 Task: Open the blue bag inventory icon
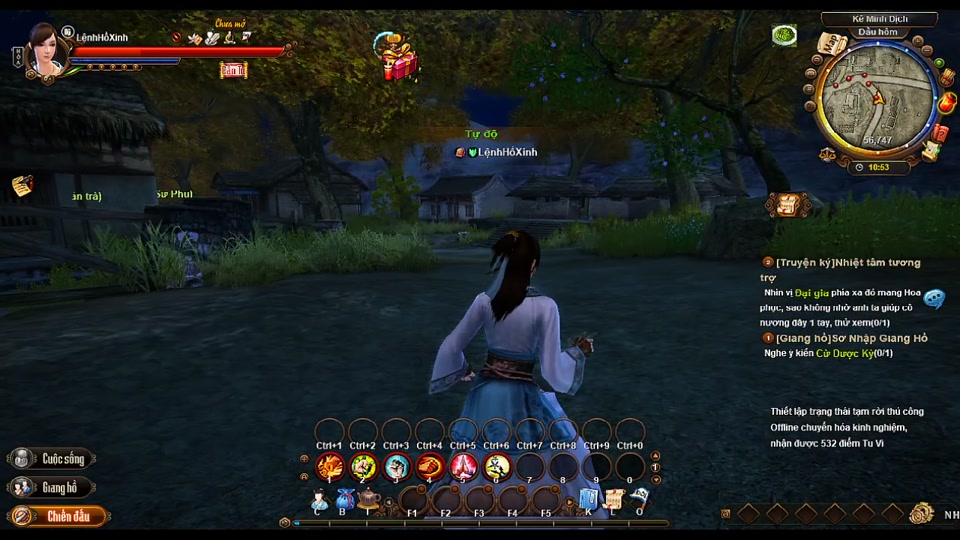345,498
